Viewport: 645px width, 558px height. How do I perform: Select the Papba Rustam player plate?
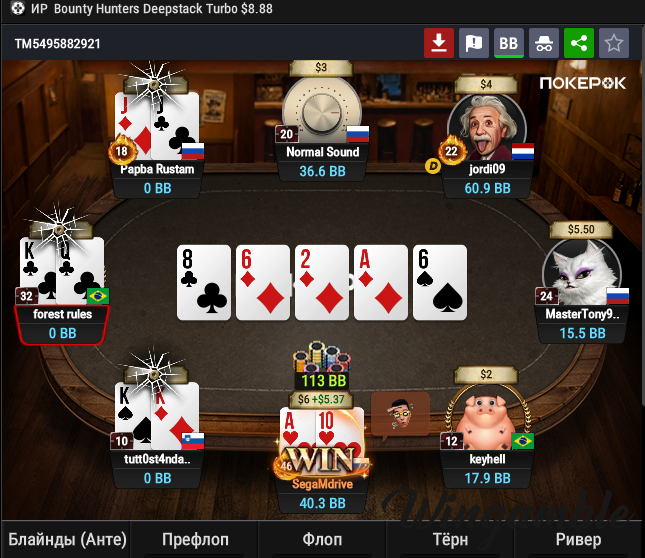pos(157,178)
